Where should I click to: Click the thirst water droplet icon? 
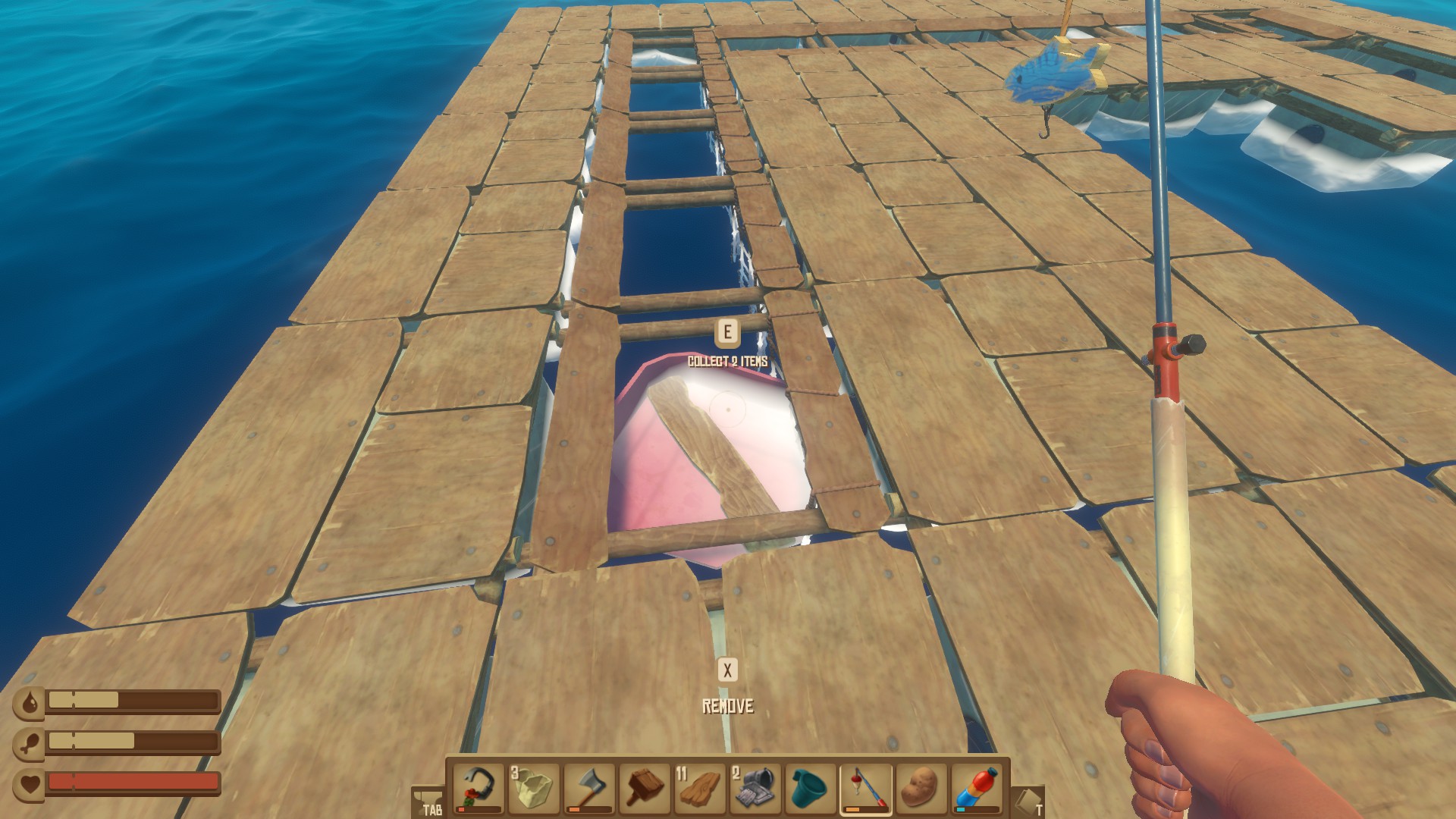pyautogui.click(x=30, y=701)
